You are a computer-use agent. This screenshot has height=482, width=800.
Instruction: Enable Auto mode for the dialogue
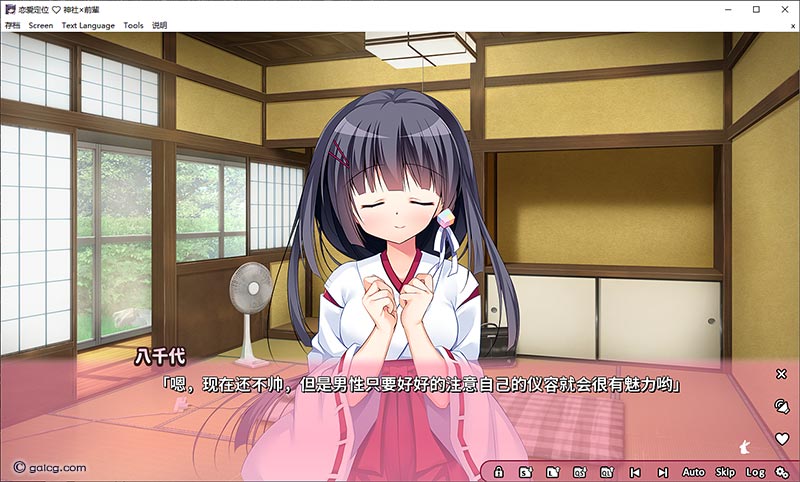(693, 471)
